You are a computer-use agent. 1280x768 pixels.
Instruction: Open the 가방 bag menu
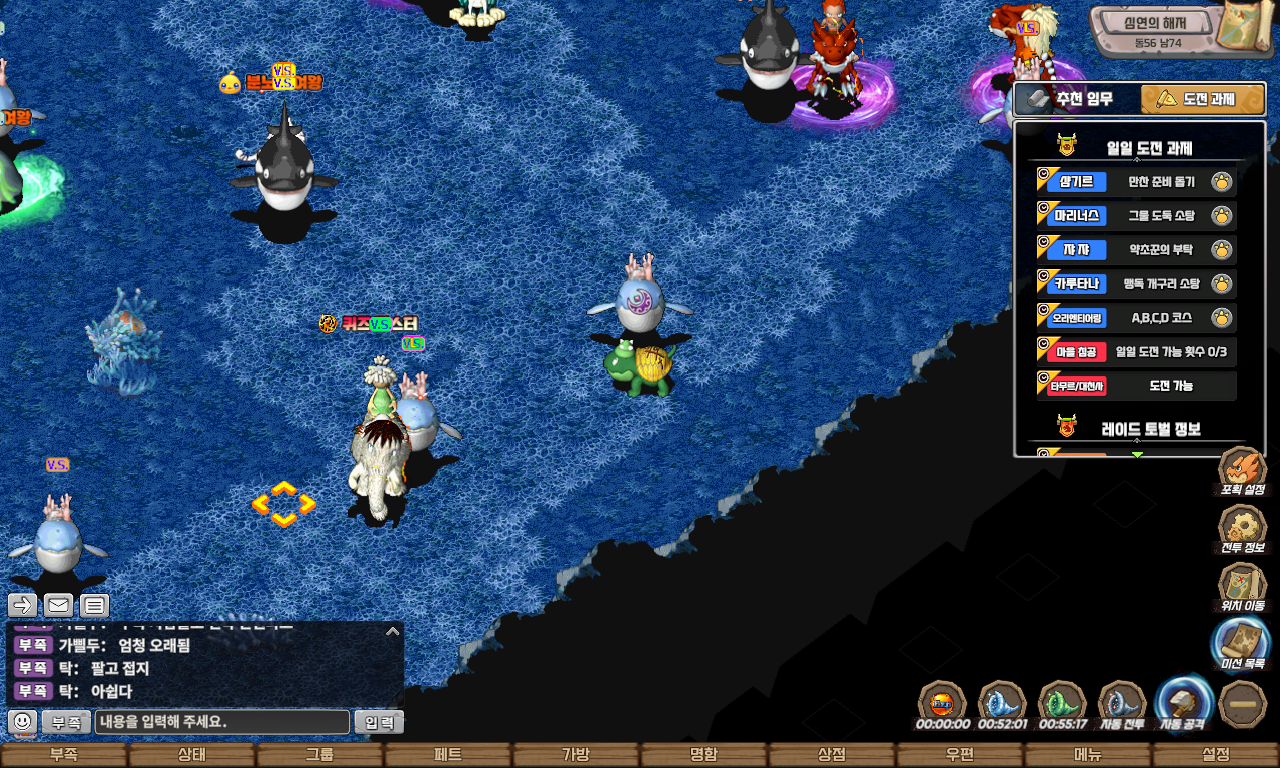coord(576,755)
